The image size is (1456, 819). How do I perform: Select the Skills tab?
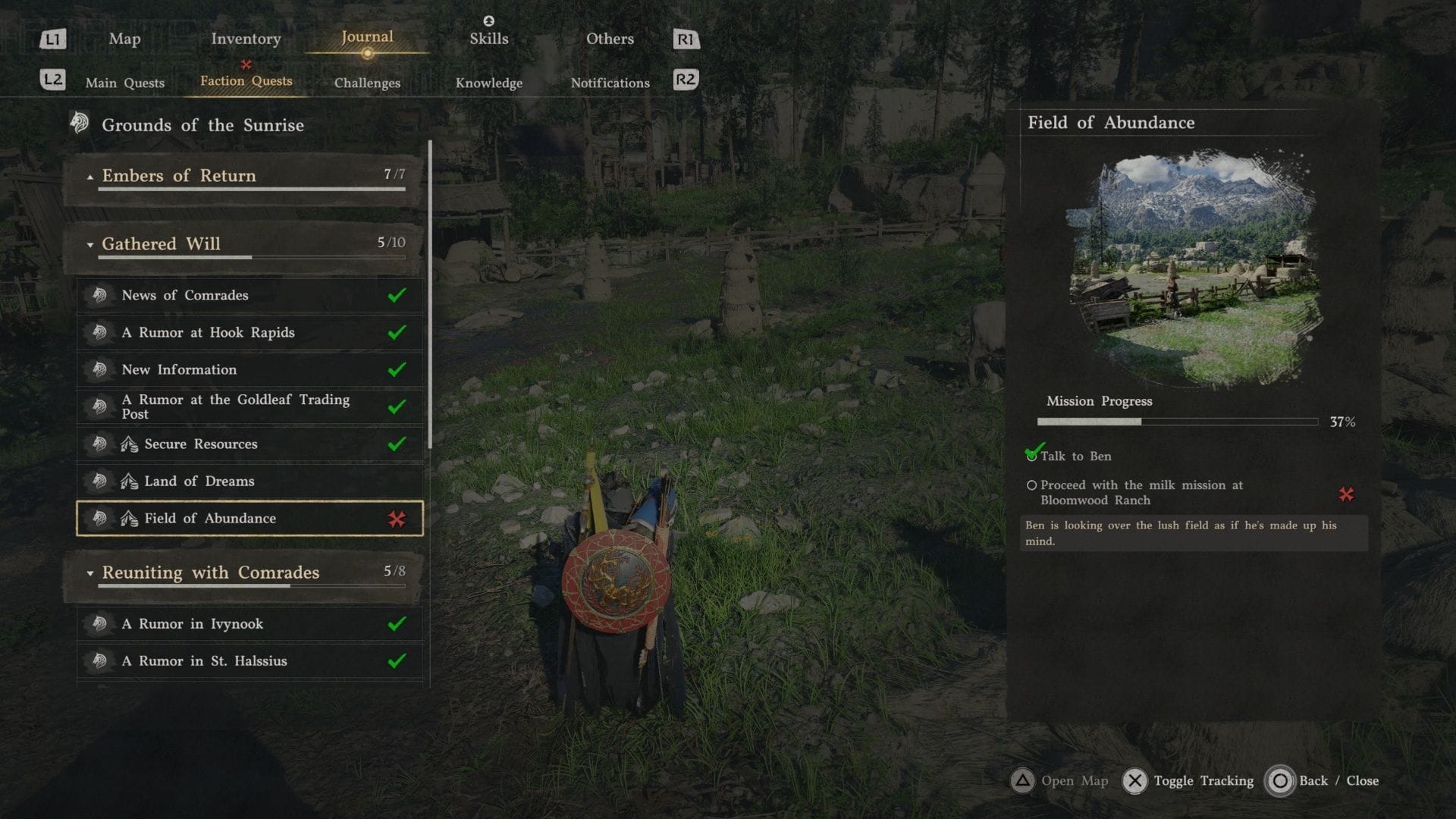488,39
